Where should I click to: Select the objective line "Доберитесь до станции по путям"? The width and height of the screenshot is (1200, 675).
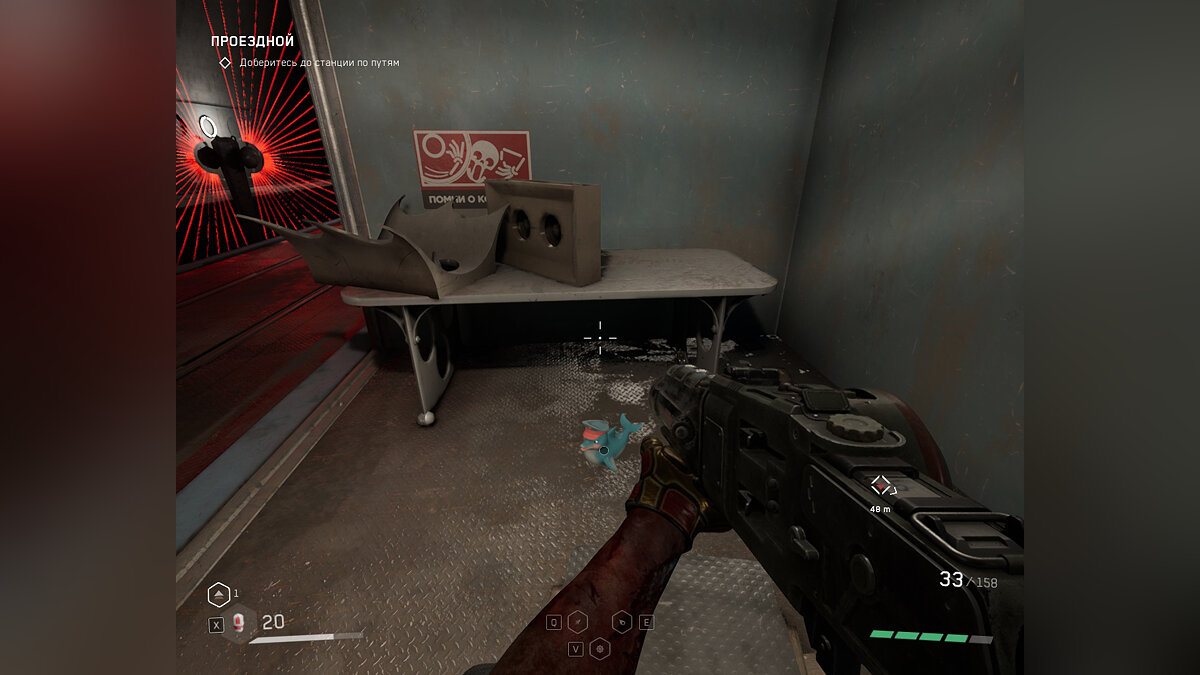[x=319, y=62]
